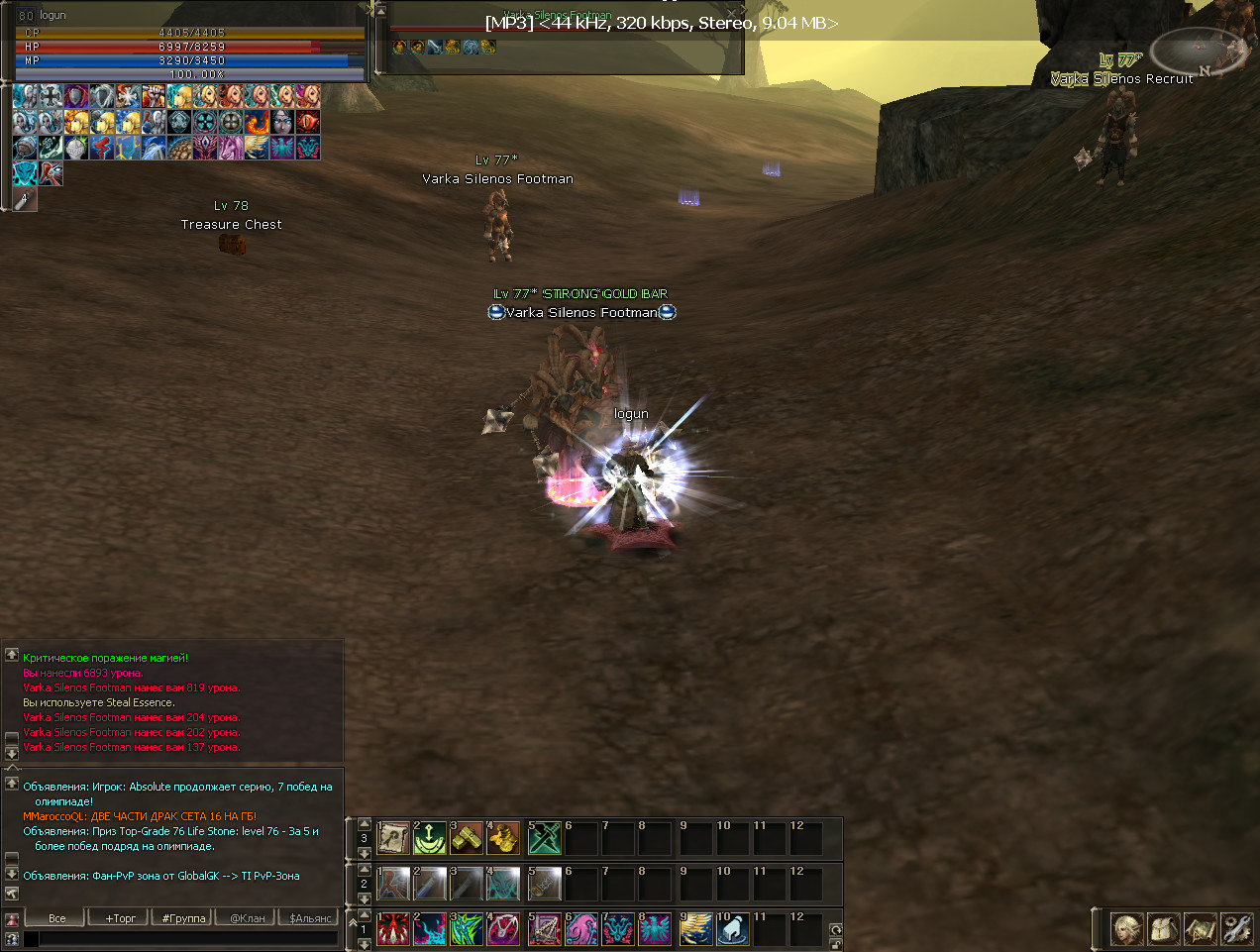Activate the blue eagle emblem skill

[x=655, y=929]
